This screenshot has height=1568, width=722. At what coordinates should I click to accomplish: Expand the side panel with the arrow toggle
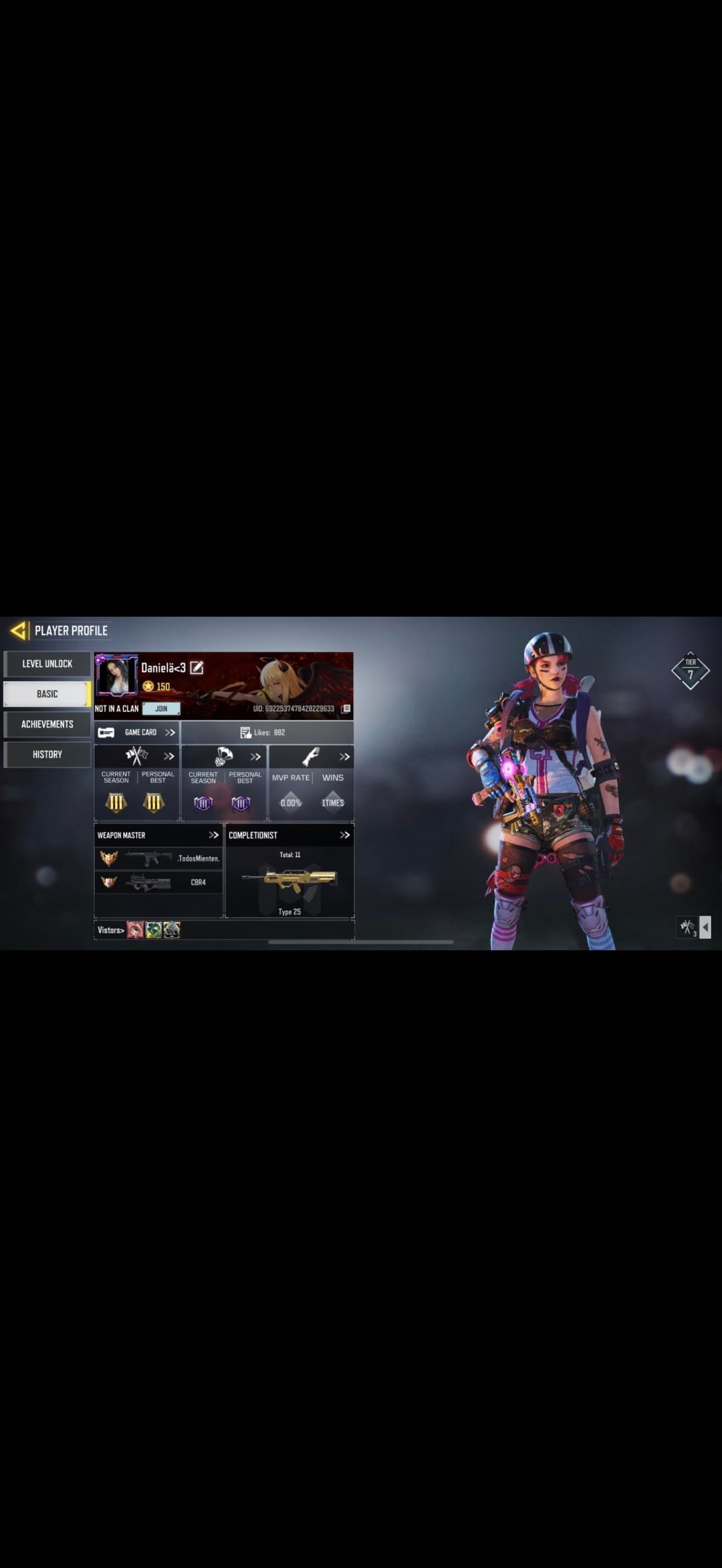coord(705,927)
